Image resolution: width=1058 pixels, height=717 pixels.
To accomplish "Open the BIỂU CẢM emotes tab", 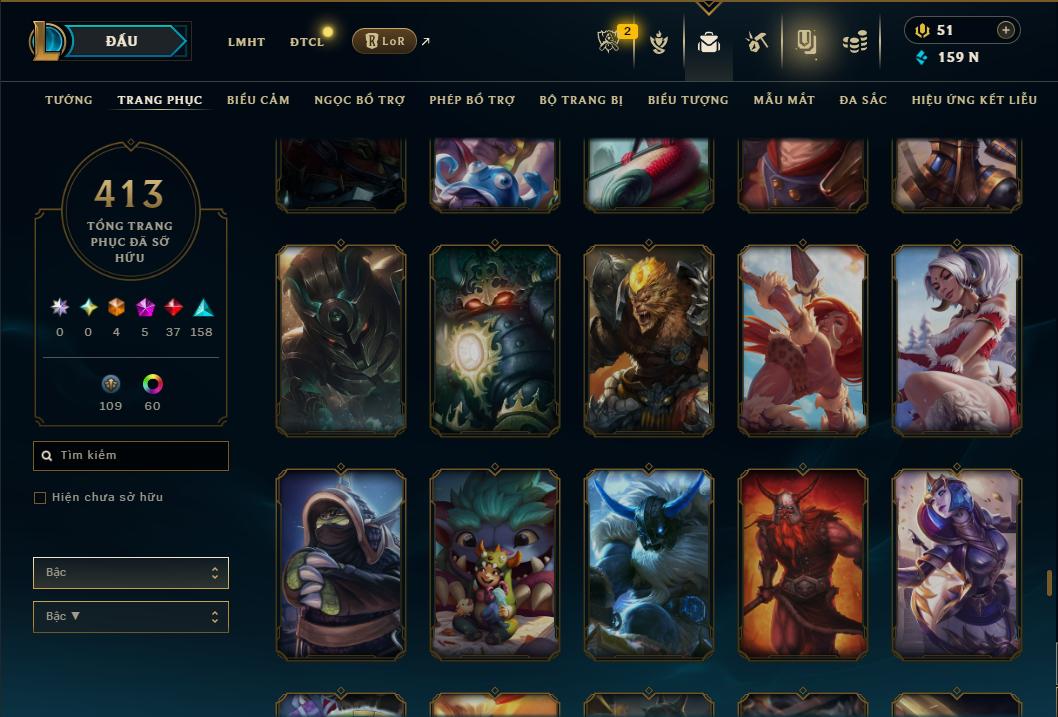I will click(x=258, y=100).
